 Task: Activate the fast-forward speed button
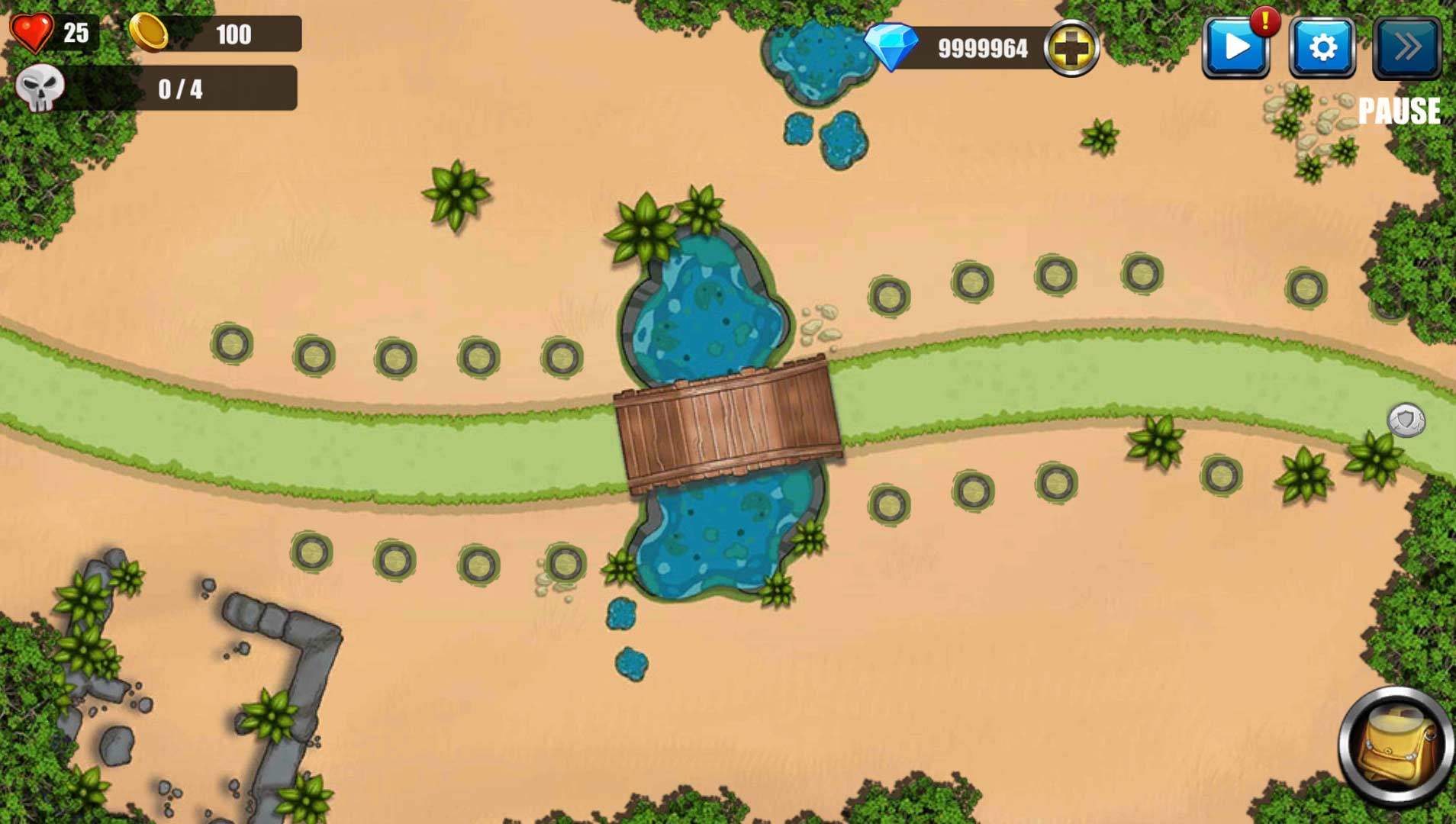1408,47
